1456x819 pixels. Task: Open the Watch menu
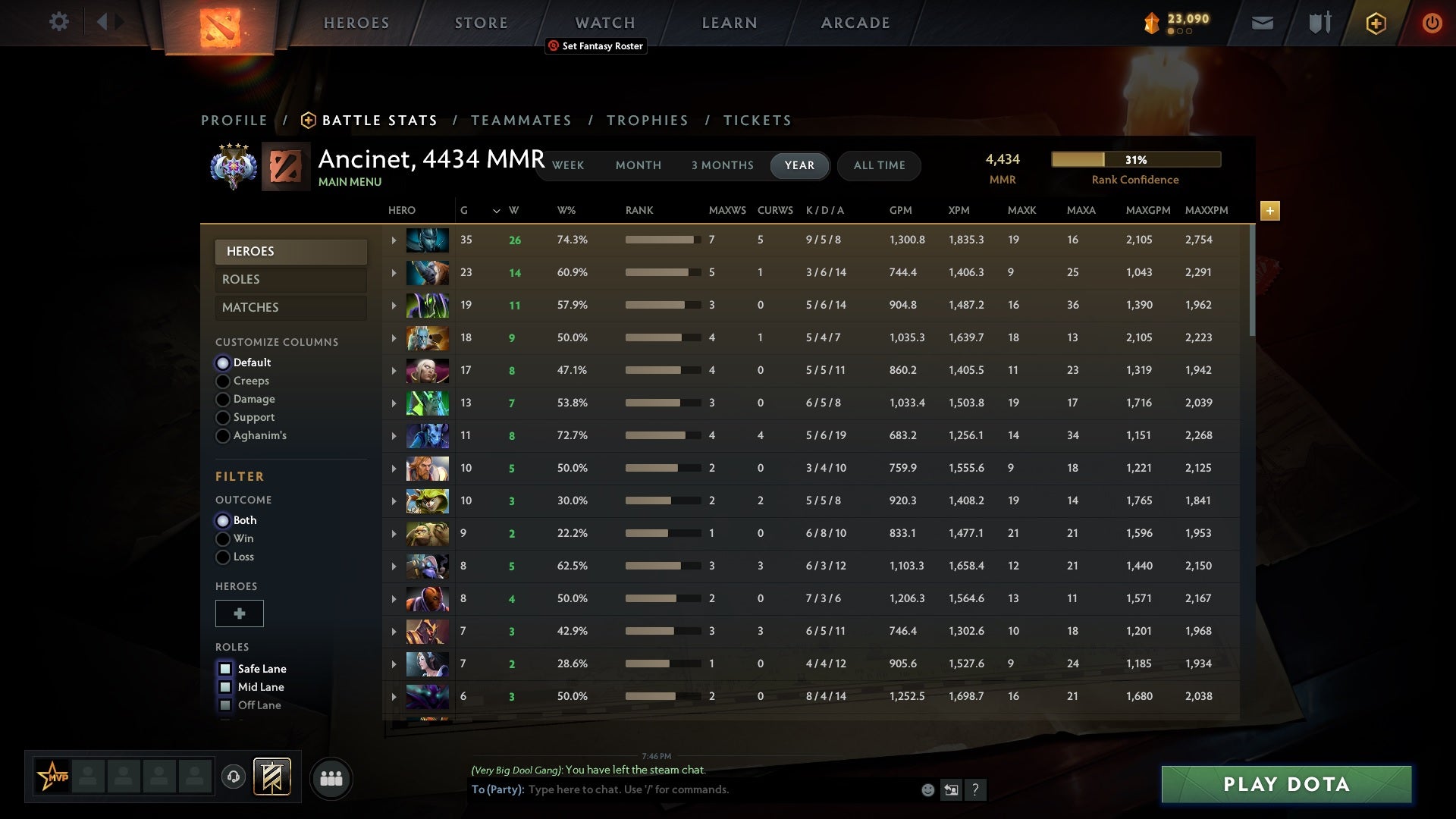click(604, 22)
